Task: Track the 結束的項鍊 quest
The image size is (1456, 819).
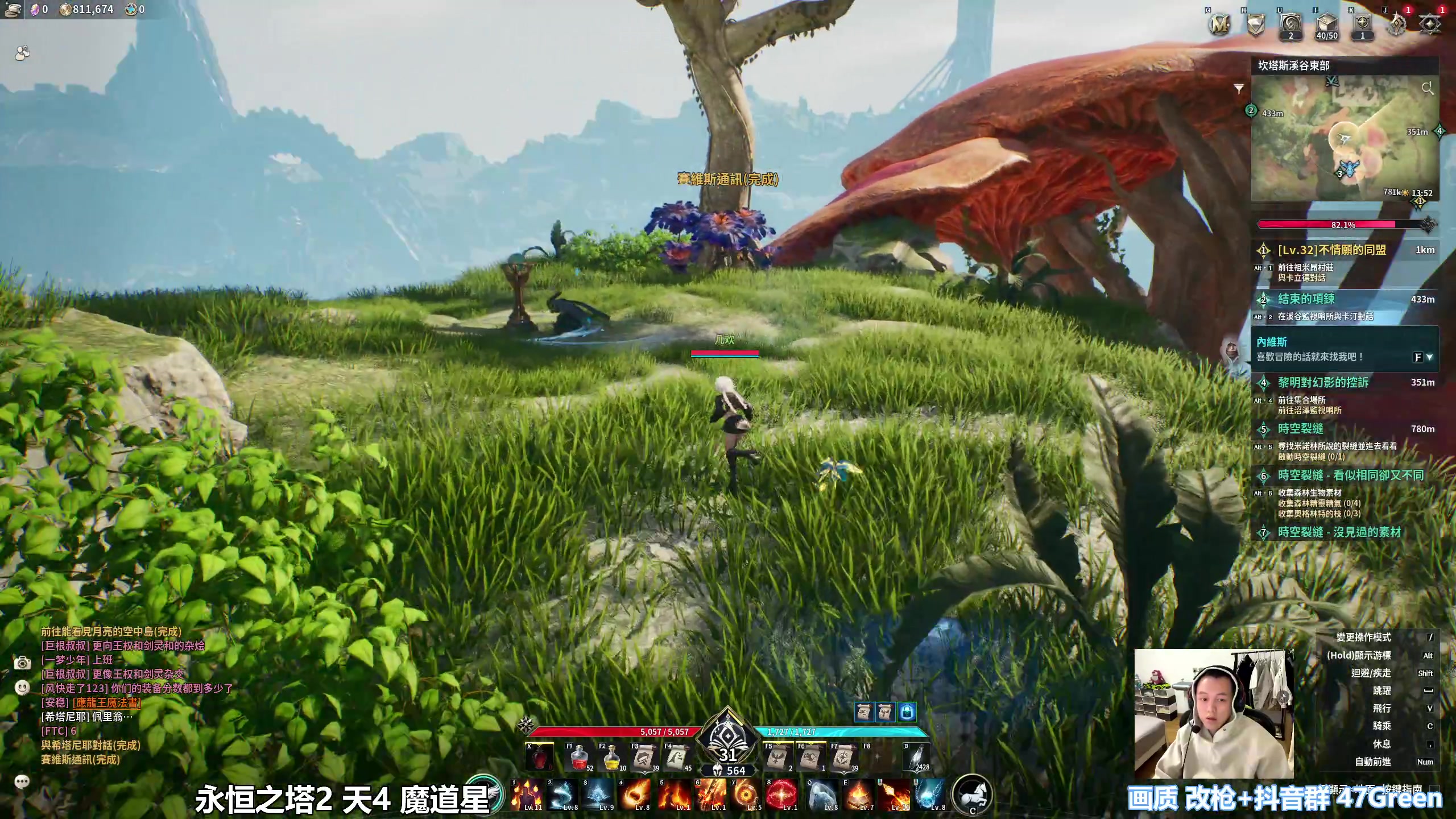Action: (x=1306, y=299)
